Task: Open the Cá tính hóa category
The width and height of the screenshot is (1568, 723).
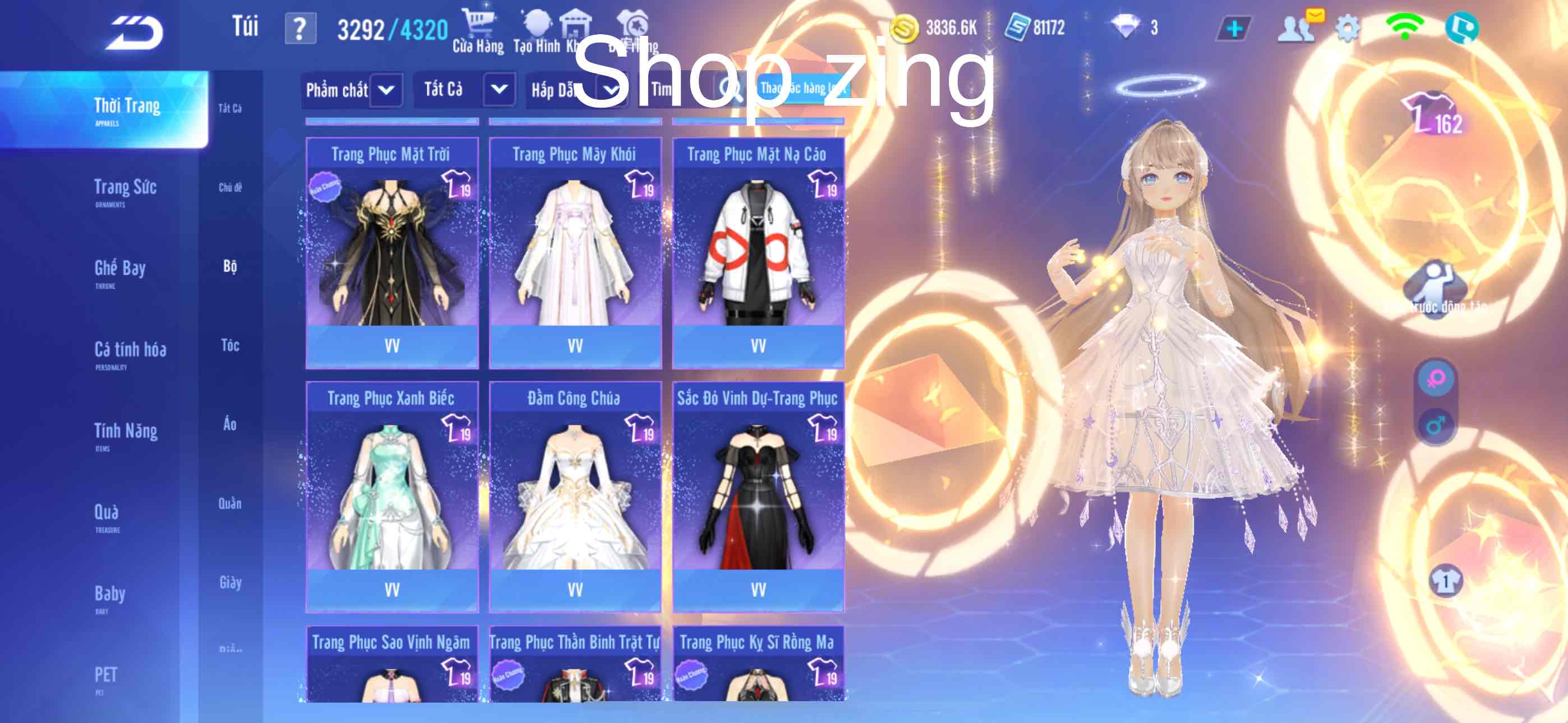Action: (x=130, y=353)
